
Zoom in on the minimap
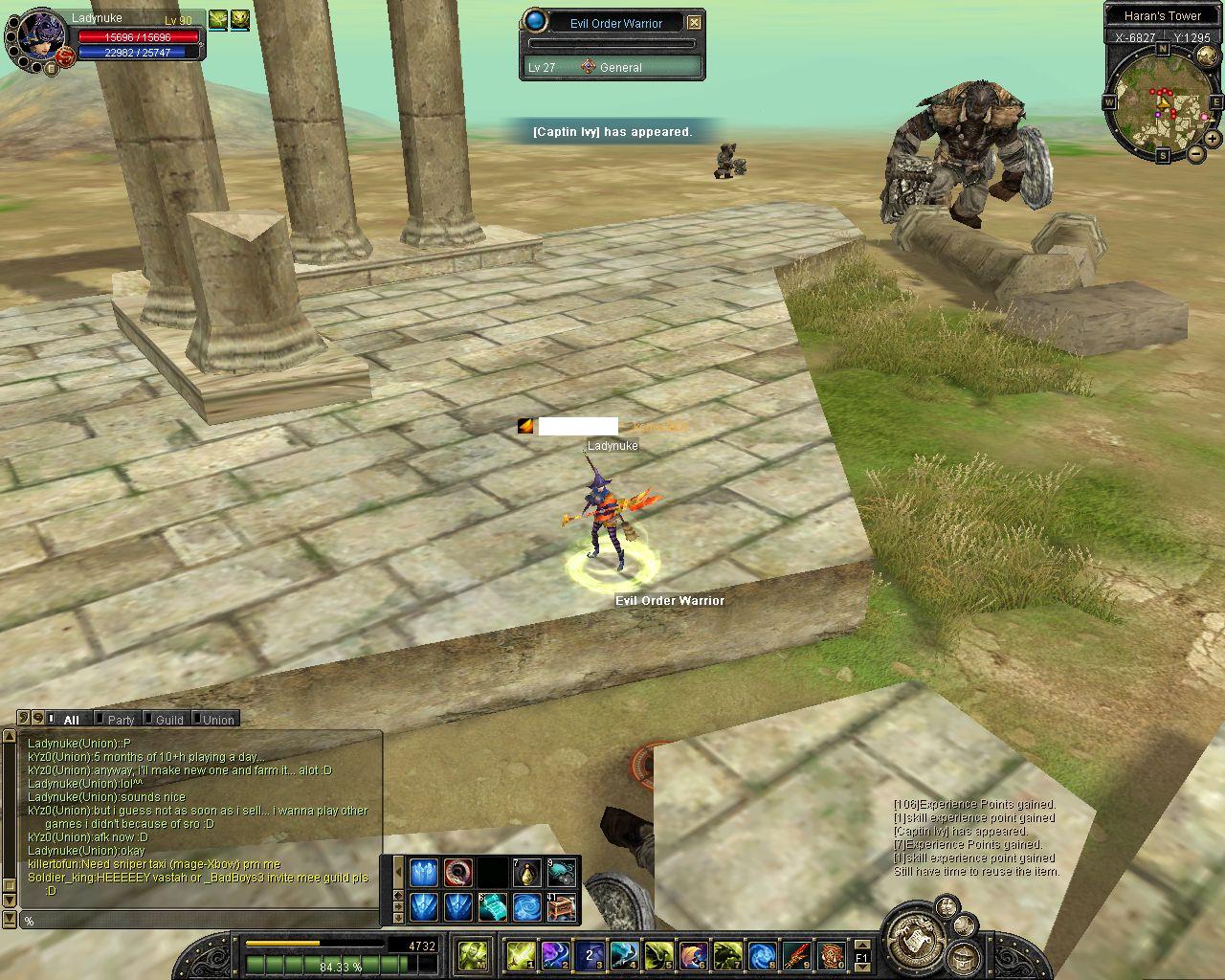[1212, 139]
